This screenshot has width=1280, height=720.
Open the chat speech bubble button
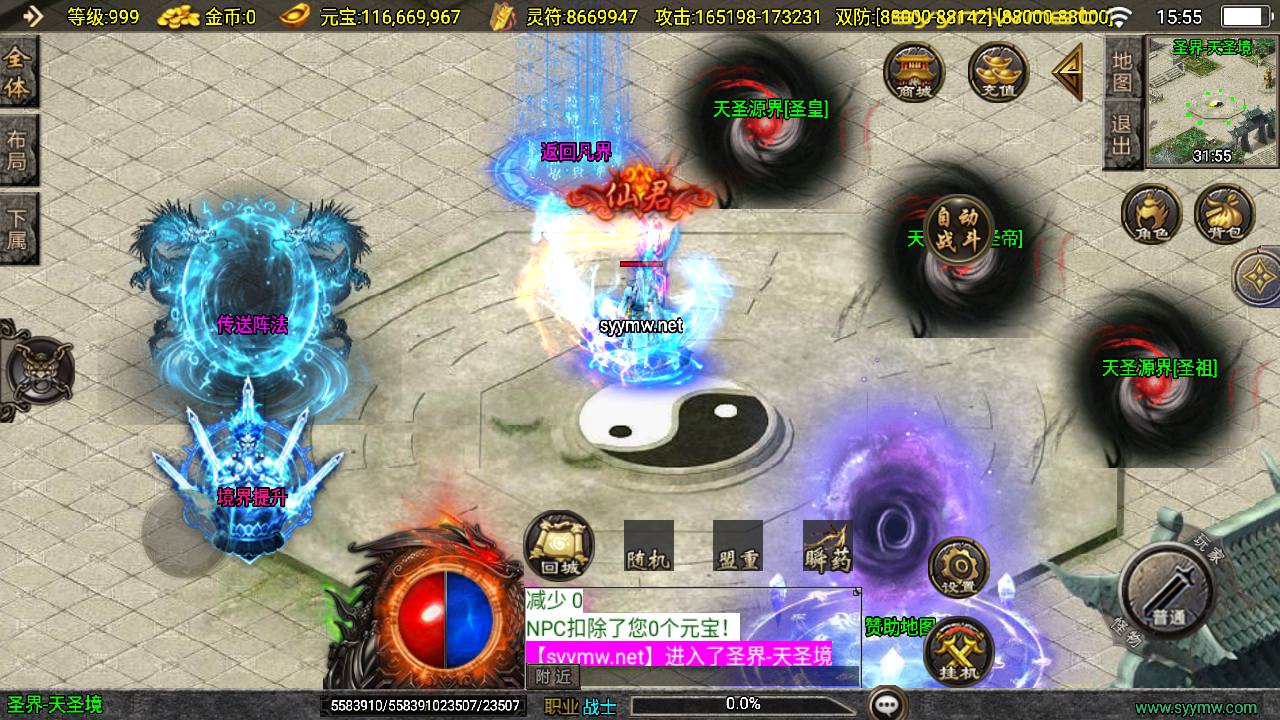886,704
